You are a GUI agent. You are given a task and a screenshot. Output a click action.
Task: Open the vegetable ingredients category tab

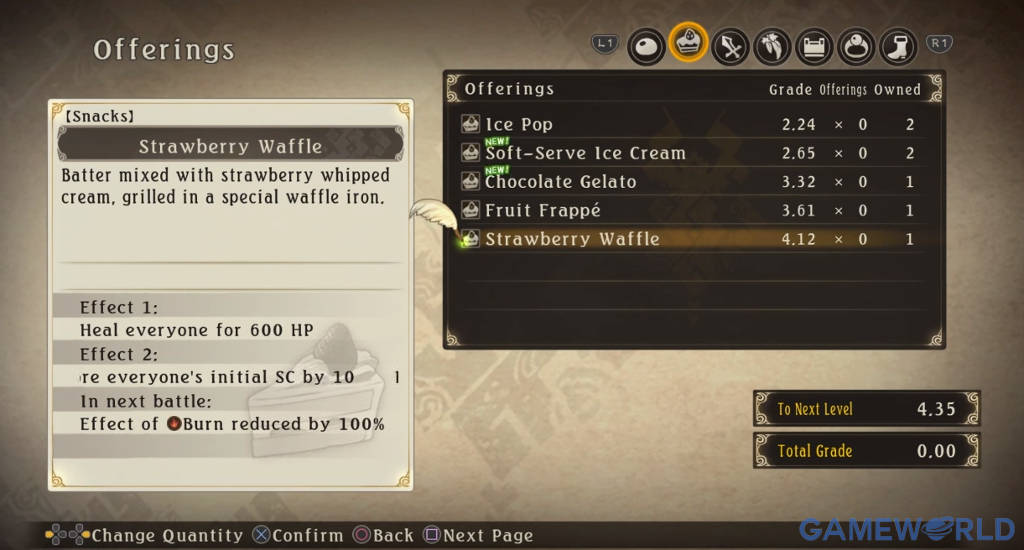click(773, 45)
